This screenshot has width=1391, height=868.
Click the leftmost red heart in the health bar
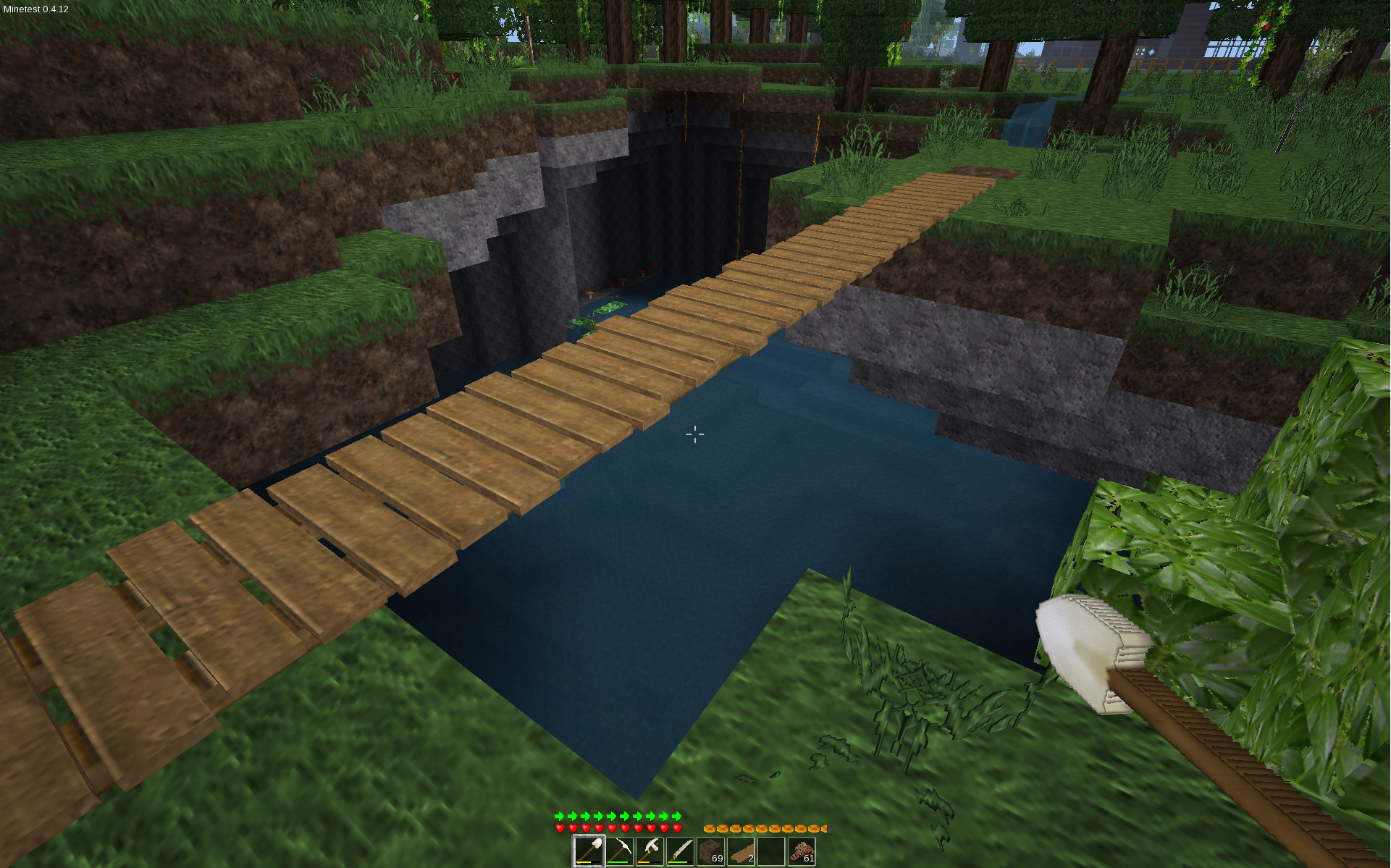tap(558, 828)
